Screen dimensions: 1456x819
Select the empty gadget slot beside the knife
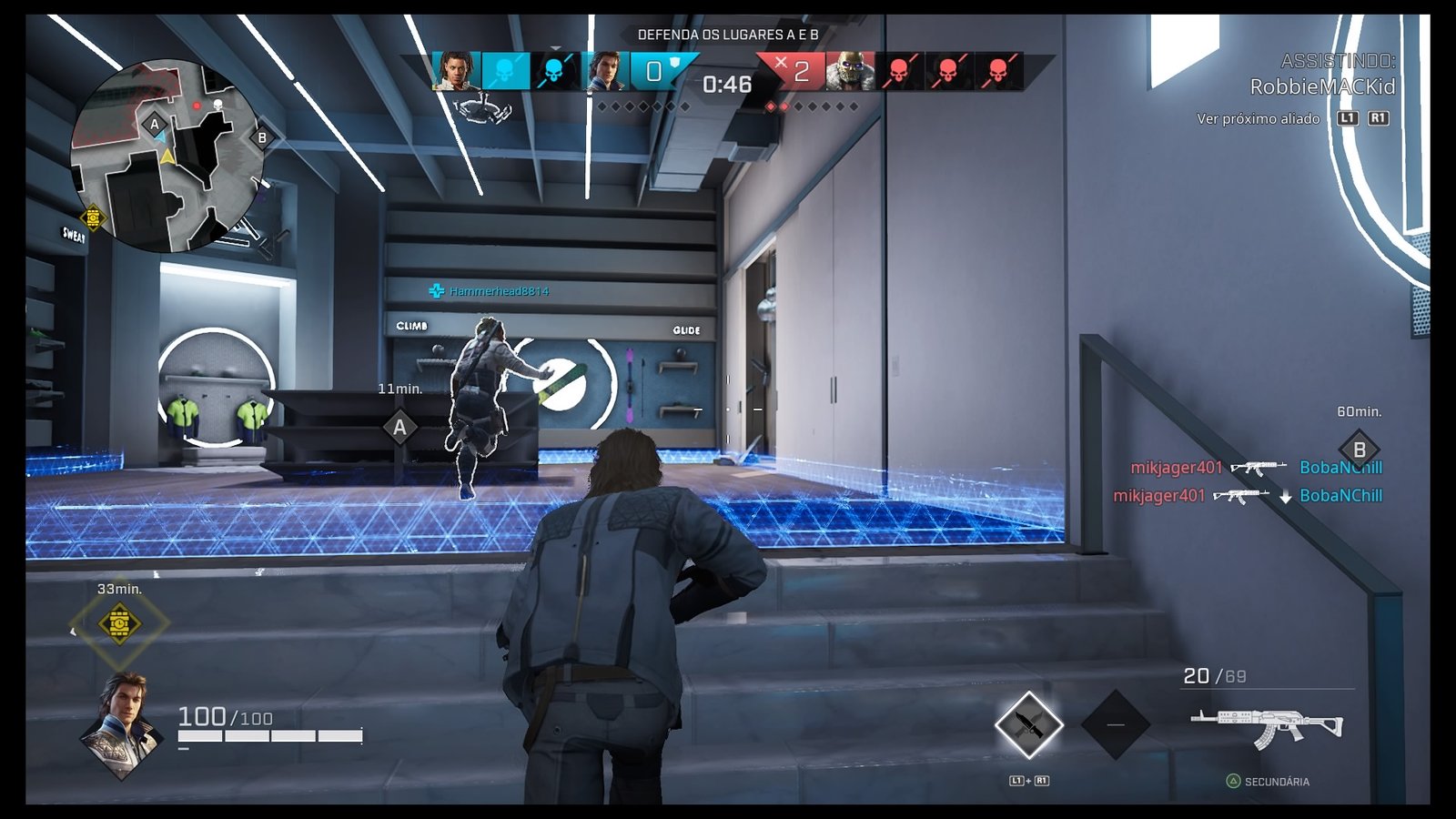click(x=1115, y=725)
